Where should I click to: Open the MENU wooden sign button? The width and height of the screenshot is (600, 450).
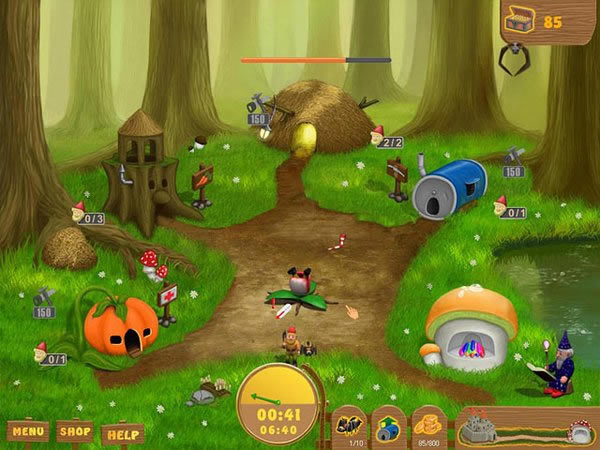click(28, 431)
